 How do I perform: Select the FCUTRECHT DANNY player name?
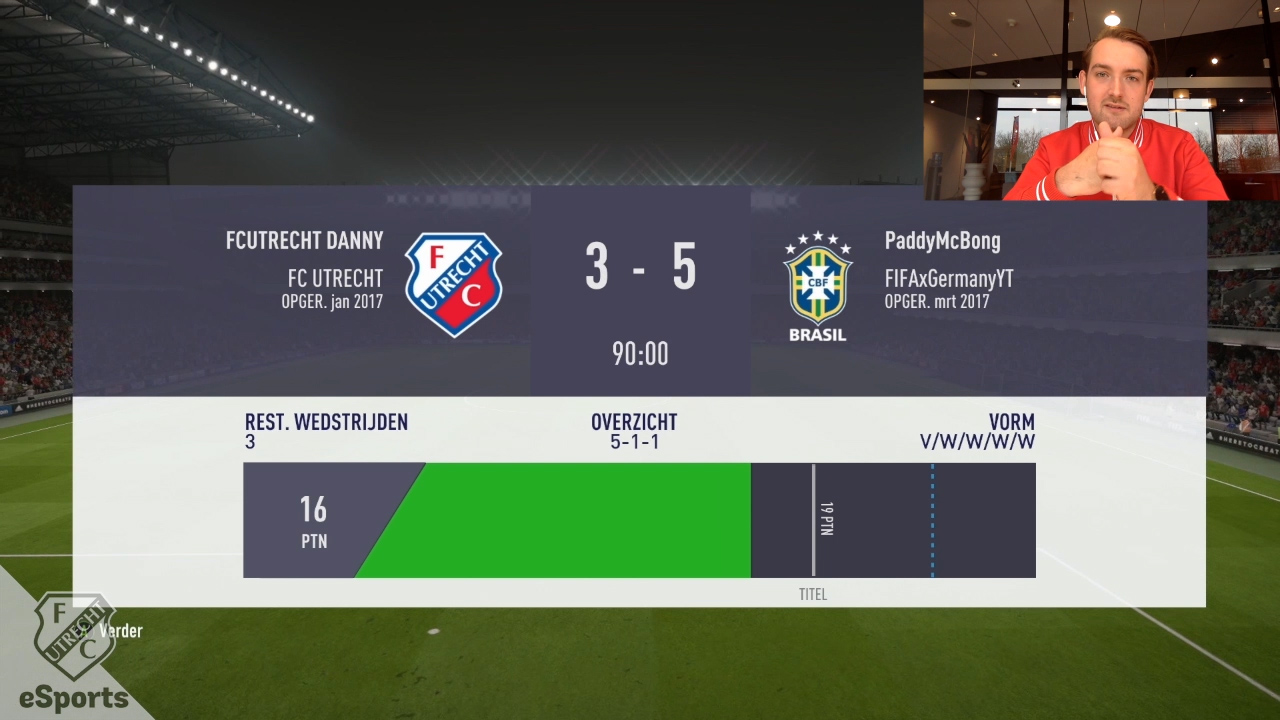(x=304, y=240)
